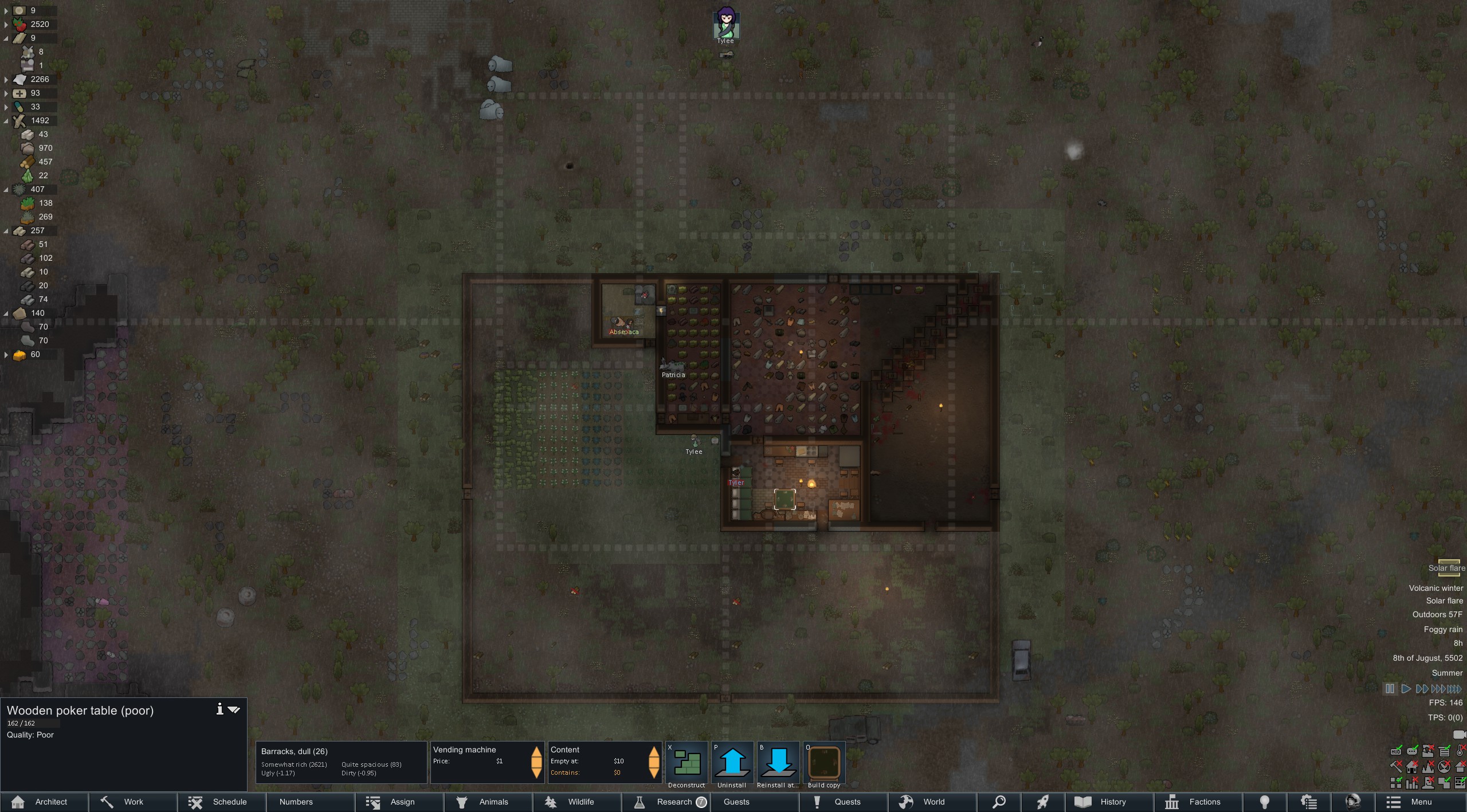
Task: Open the main Menu button
Action: (1421, 802)
